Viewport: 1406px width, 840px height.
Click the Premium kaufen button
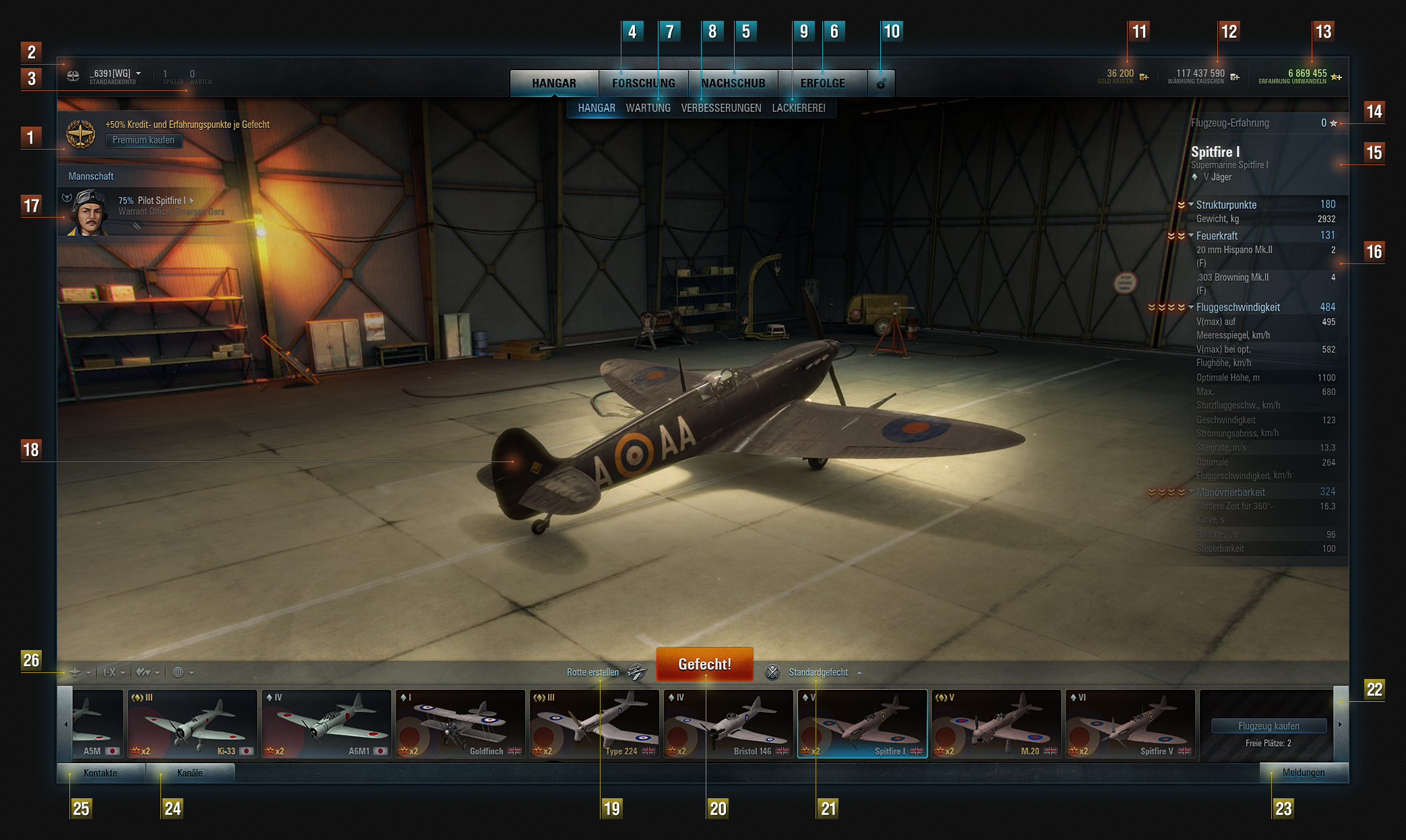pos(144,140)
